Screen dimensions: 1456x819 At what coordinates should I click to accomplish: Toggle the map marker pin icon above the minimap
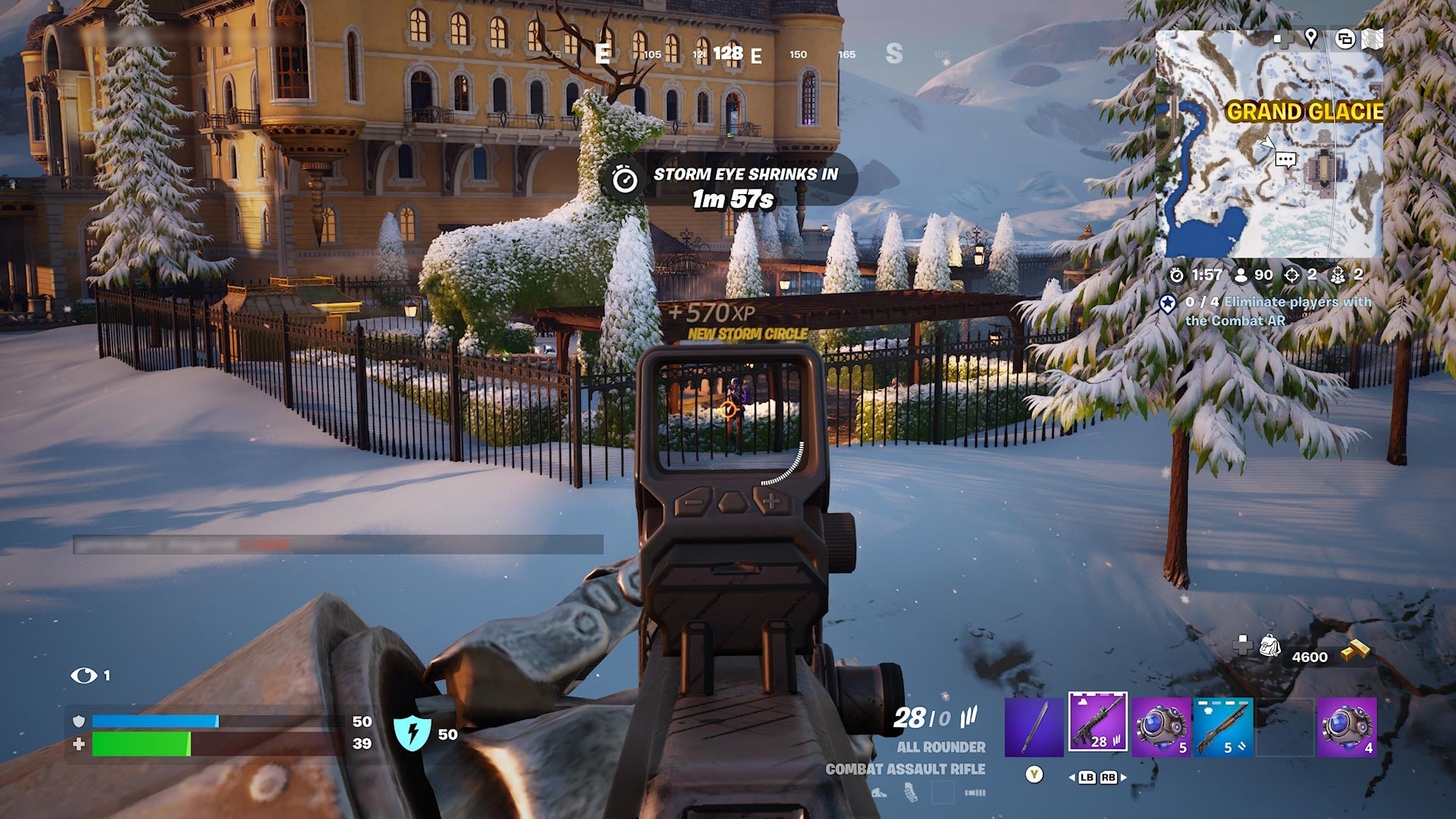[1311, 38]
